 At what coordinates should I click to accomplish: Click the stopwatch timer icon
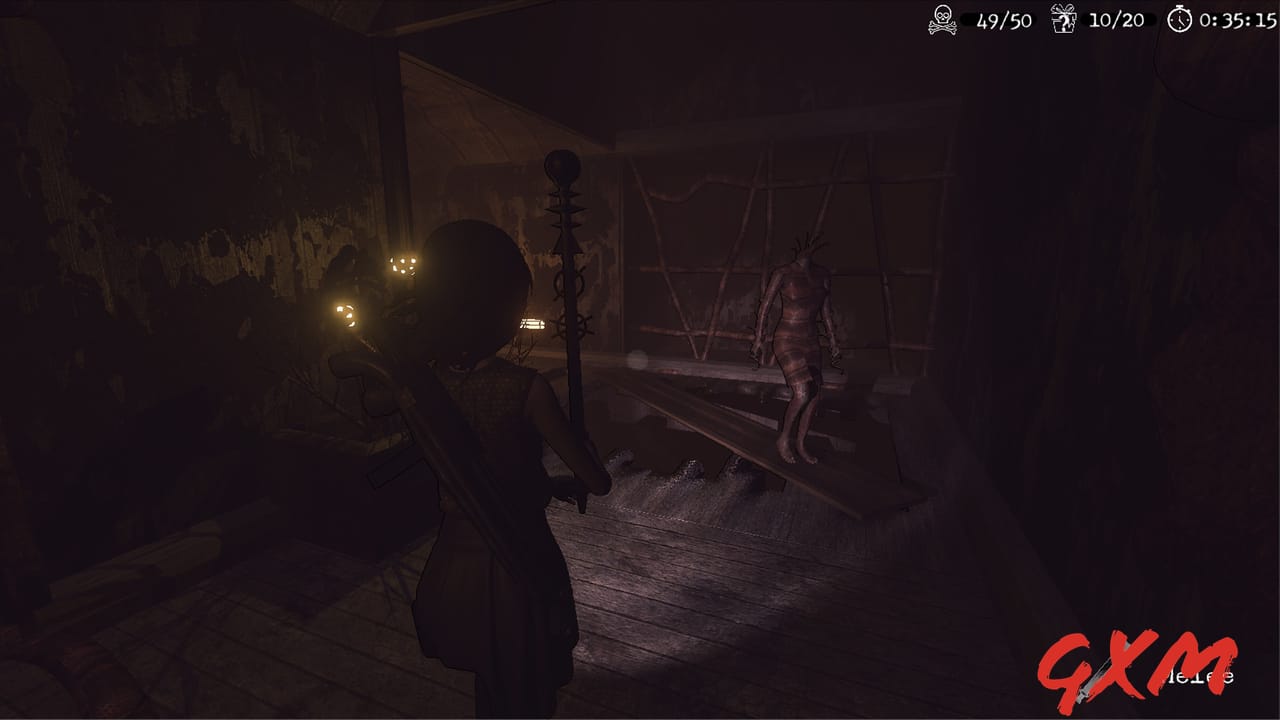pos(1181,17)
